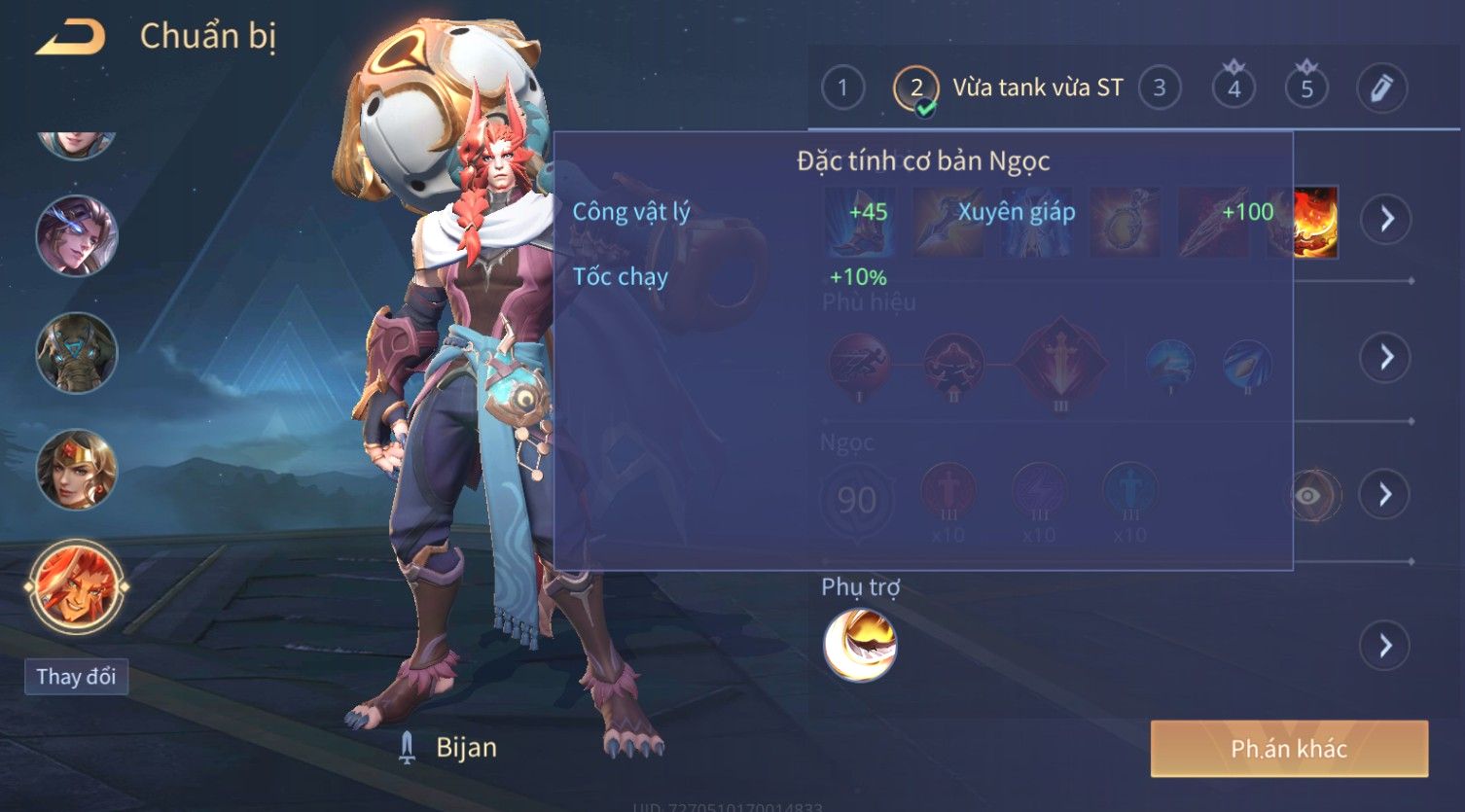Image resolution: width=1465 pixels, height=812 pixels.
Task: Choose loadout preset 5
Action: tap(1306, 88)
